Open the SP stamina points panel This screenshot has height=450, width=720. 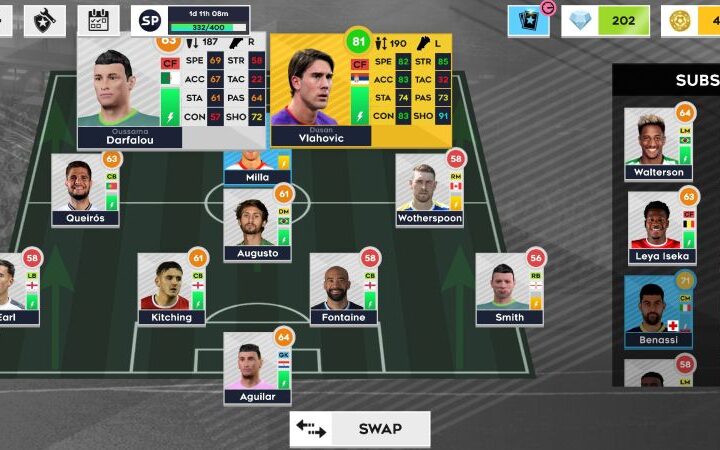[x=190, y=19]
